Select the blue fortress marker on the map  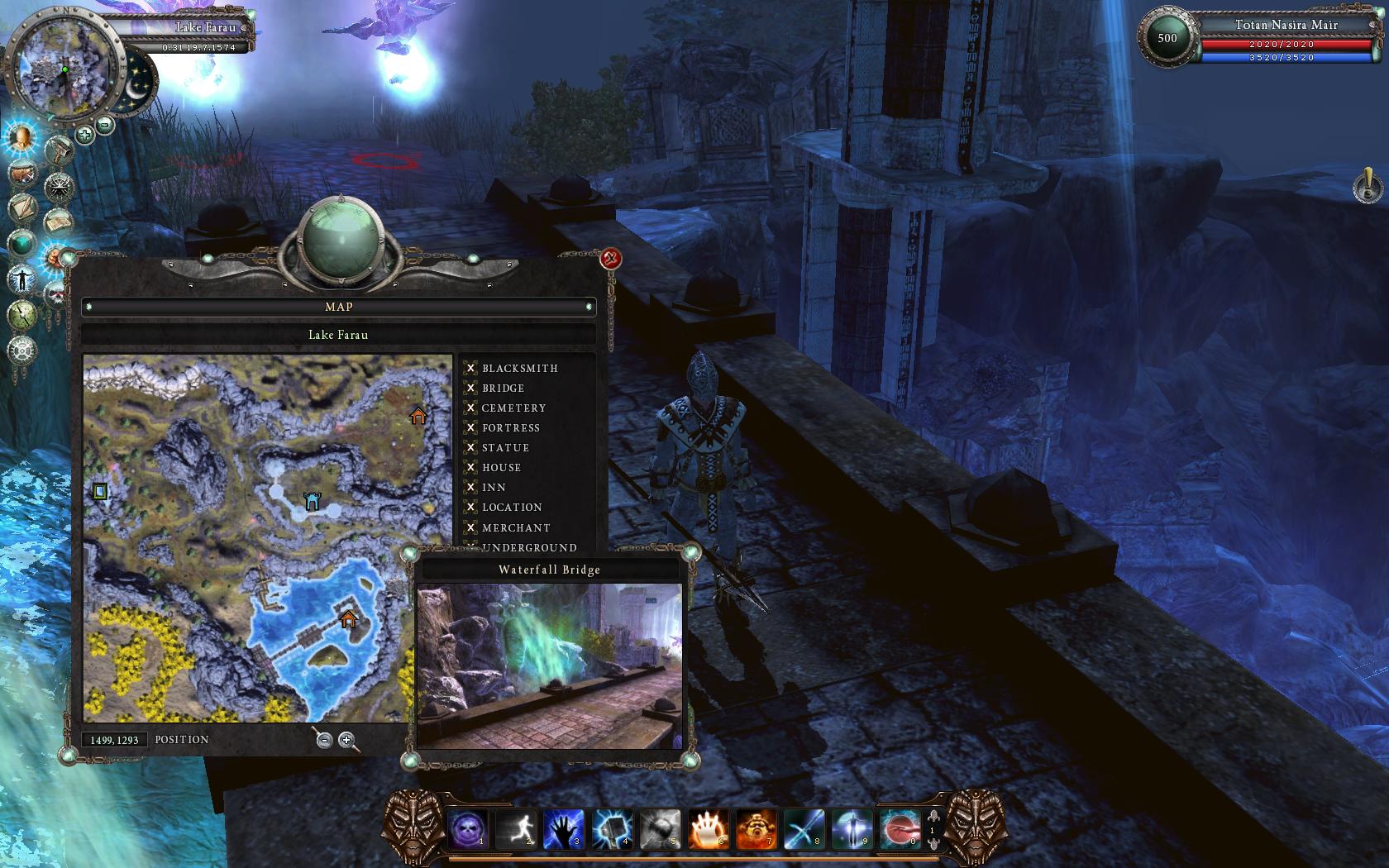(312, 501)
